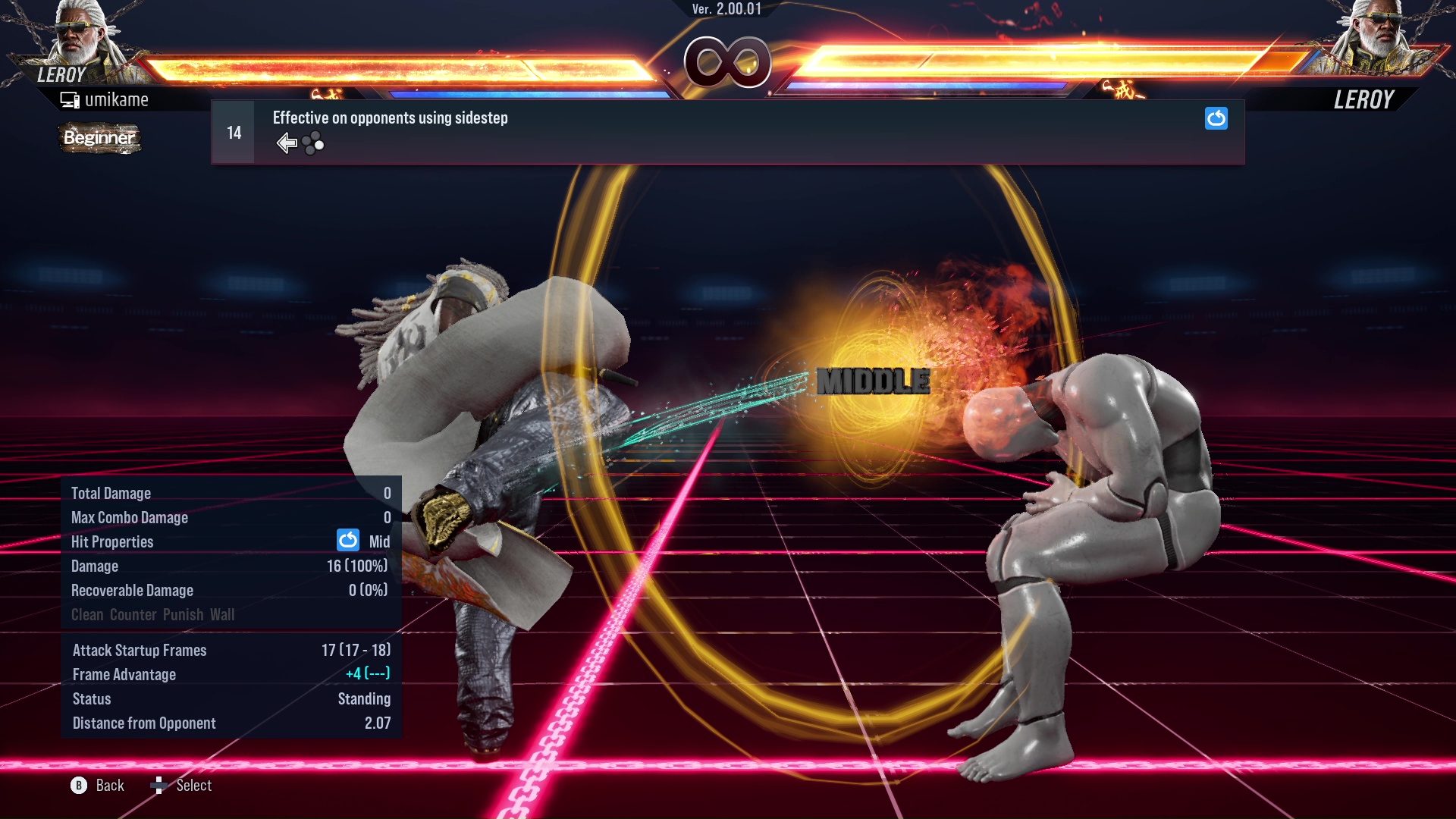This screenshot has width=1456, height=819.
Task: Click the button-cluster input icon
Action: pos(312,143)
